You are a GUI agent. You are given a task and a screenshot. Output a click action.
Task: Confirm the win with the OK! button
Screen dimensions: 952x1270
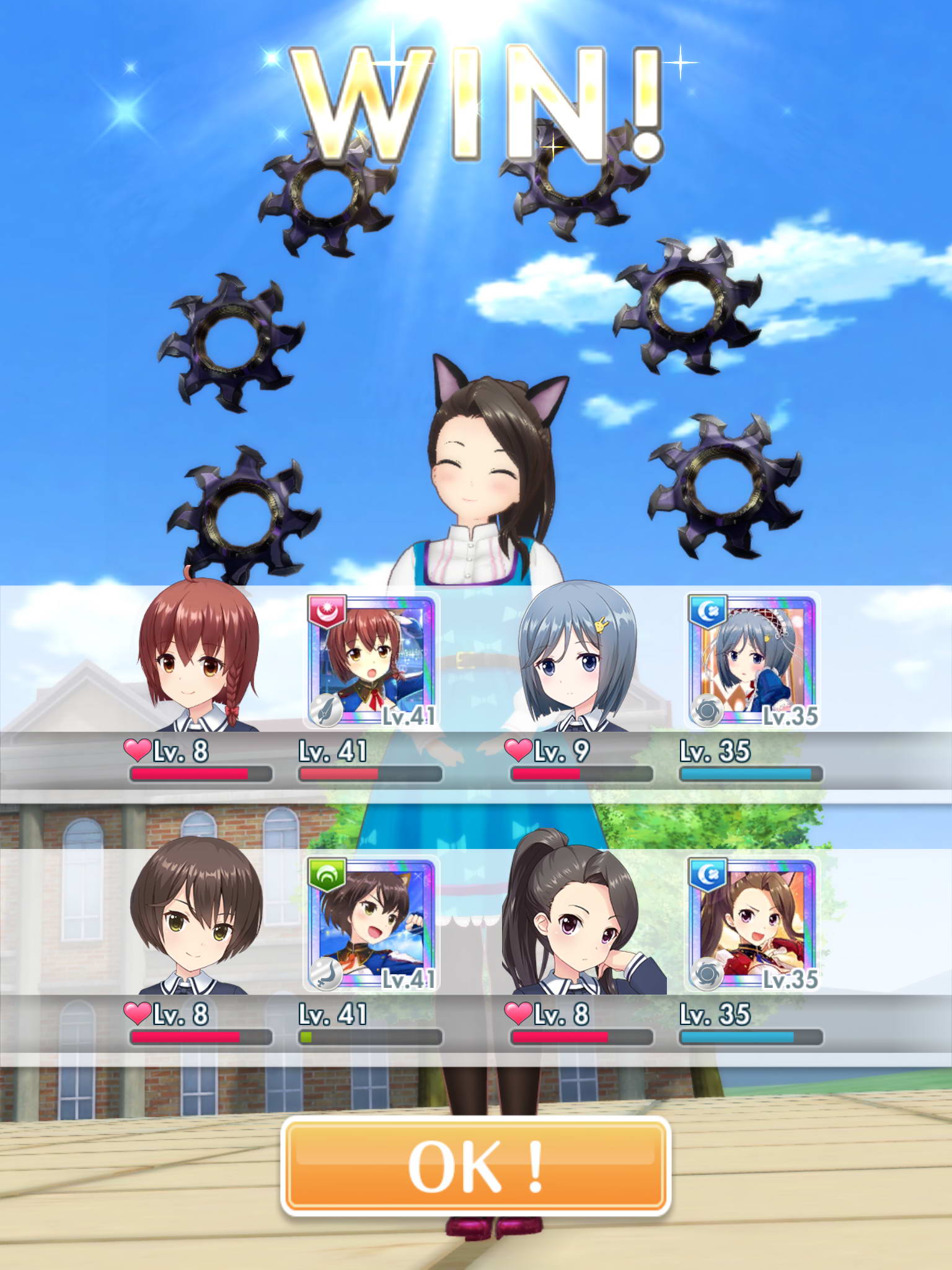tap(475, 1166)
